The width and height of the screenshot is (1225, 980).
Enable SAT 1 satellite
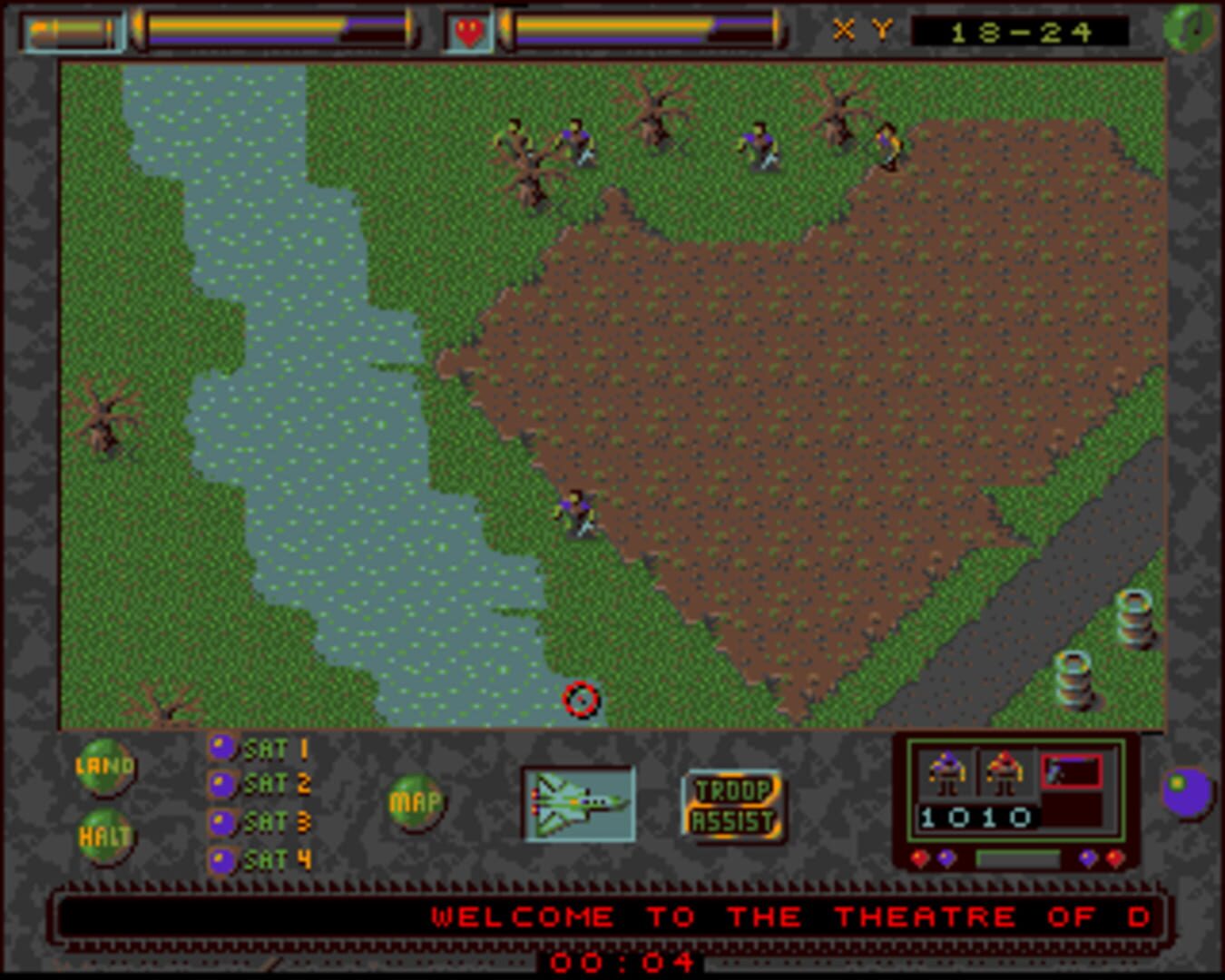point(220,748)
